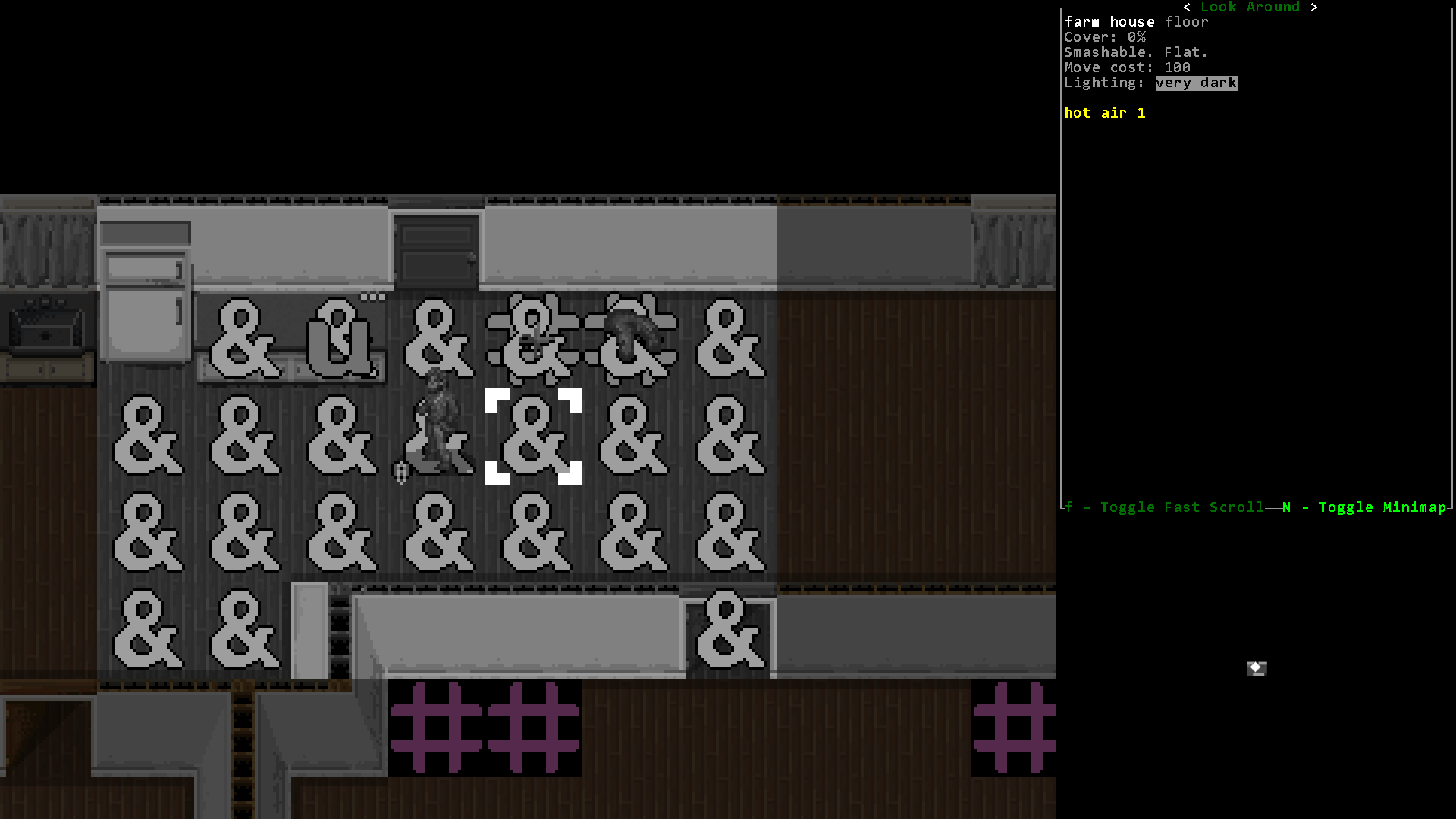Expand the 'hot air 1' field entry
1456x819 pixels.
point(1105,112)
